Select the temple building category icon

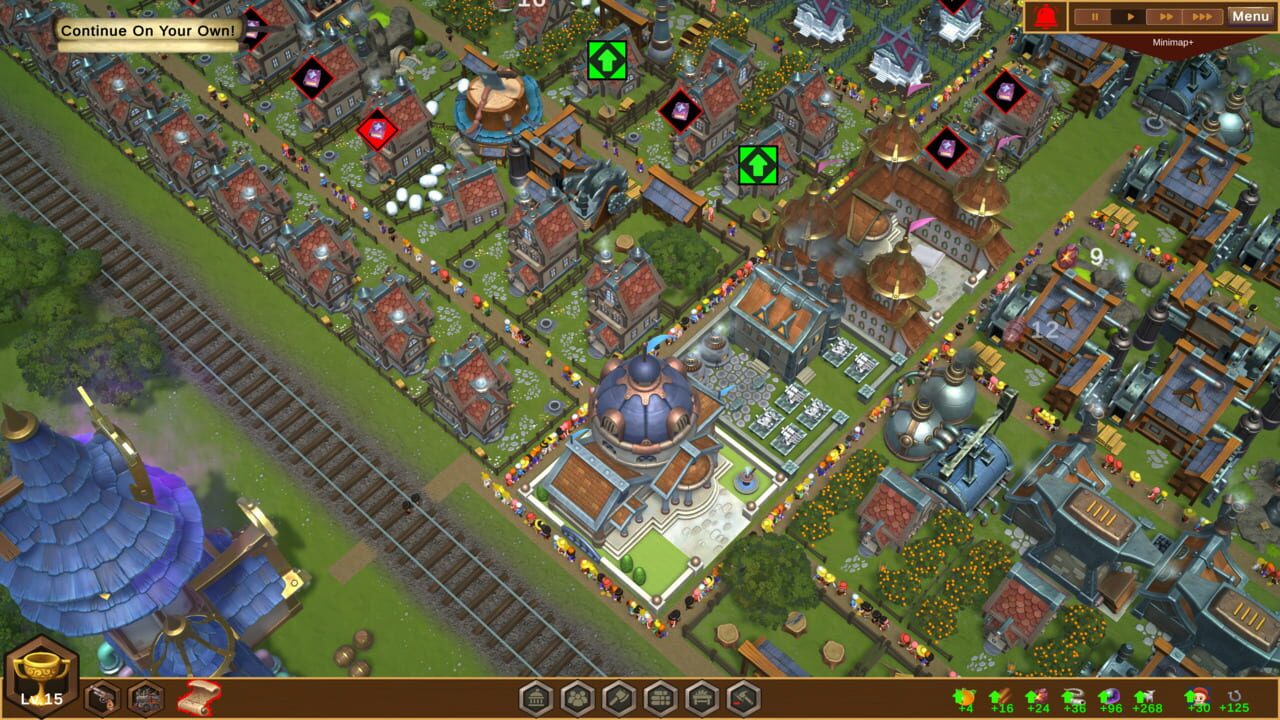[536, 697]
